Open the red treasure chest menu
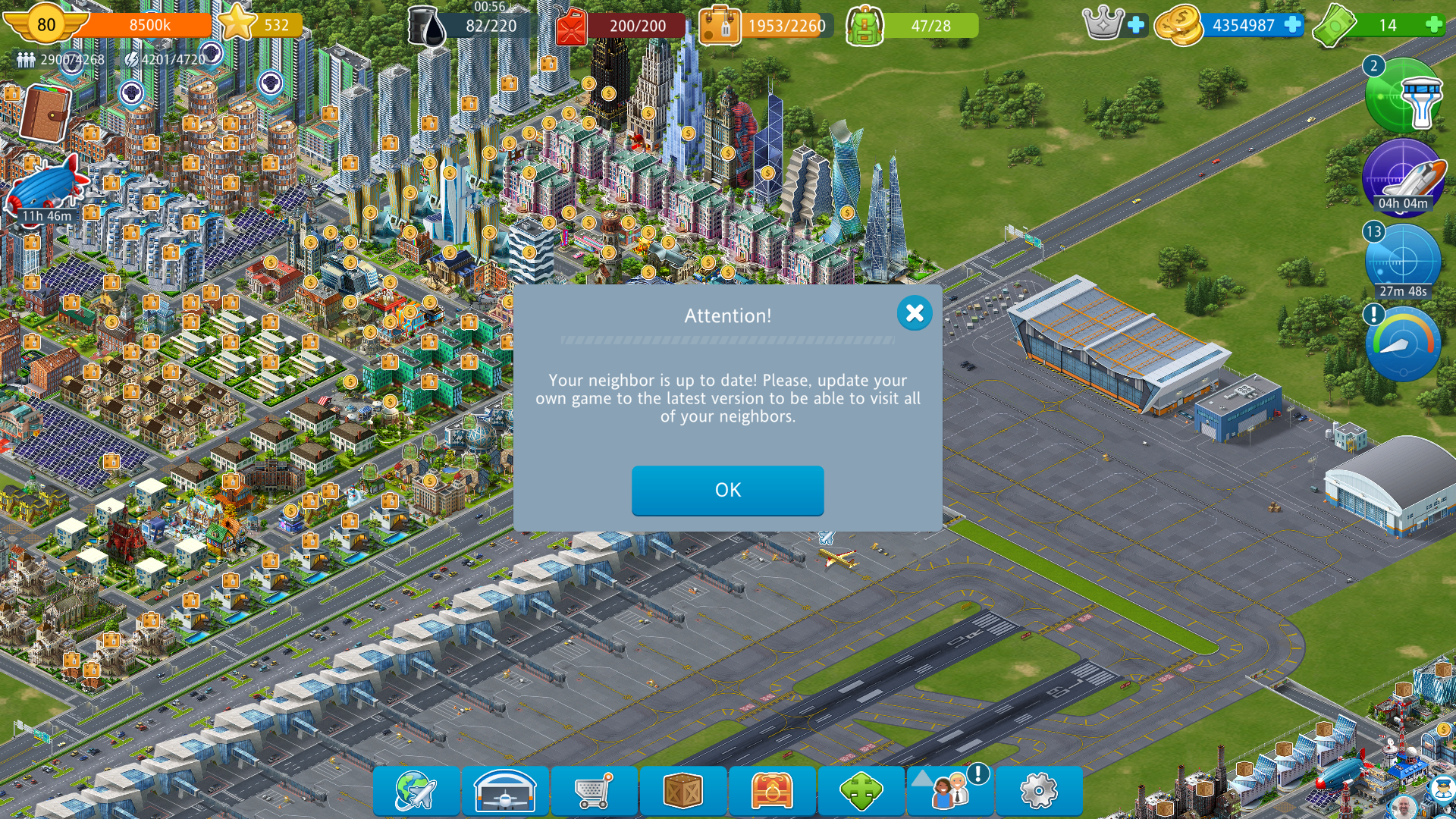Screen dimensions: 1456x819 772,791
